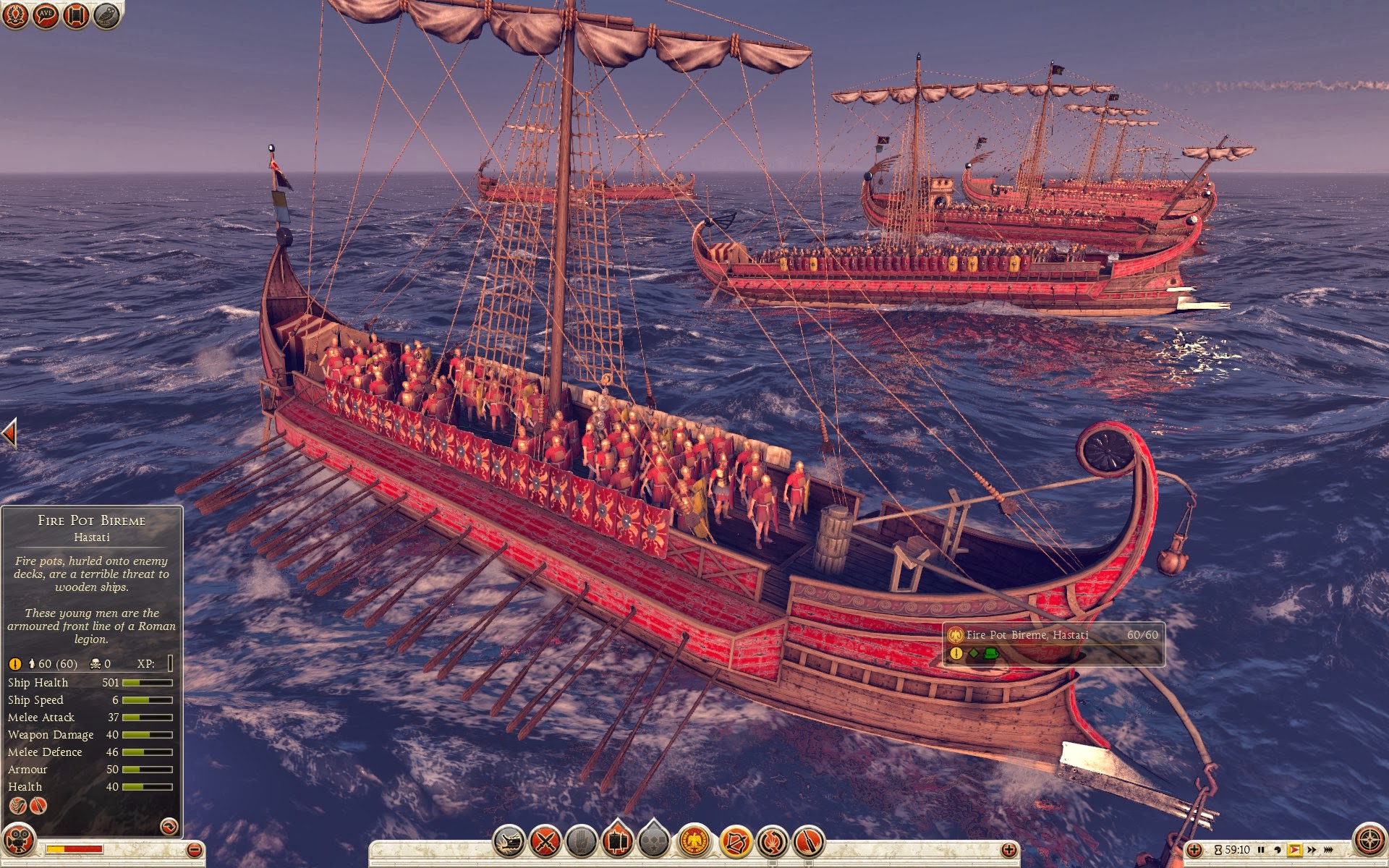Open the grey shapes group button
The height and width of the screenshot is (868, 1389).
click(654, 842)
